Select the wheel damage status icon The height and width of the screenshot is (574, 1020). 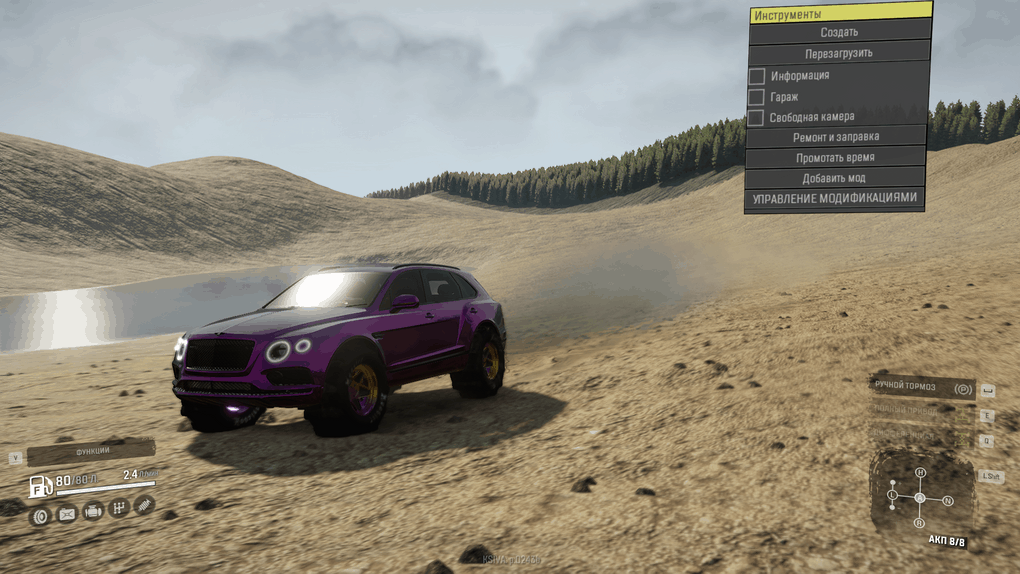(x=41, y=516)
